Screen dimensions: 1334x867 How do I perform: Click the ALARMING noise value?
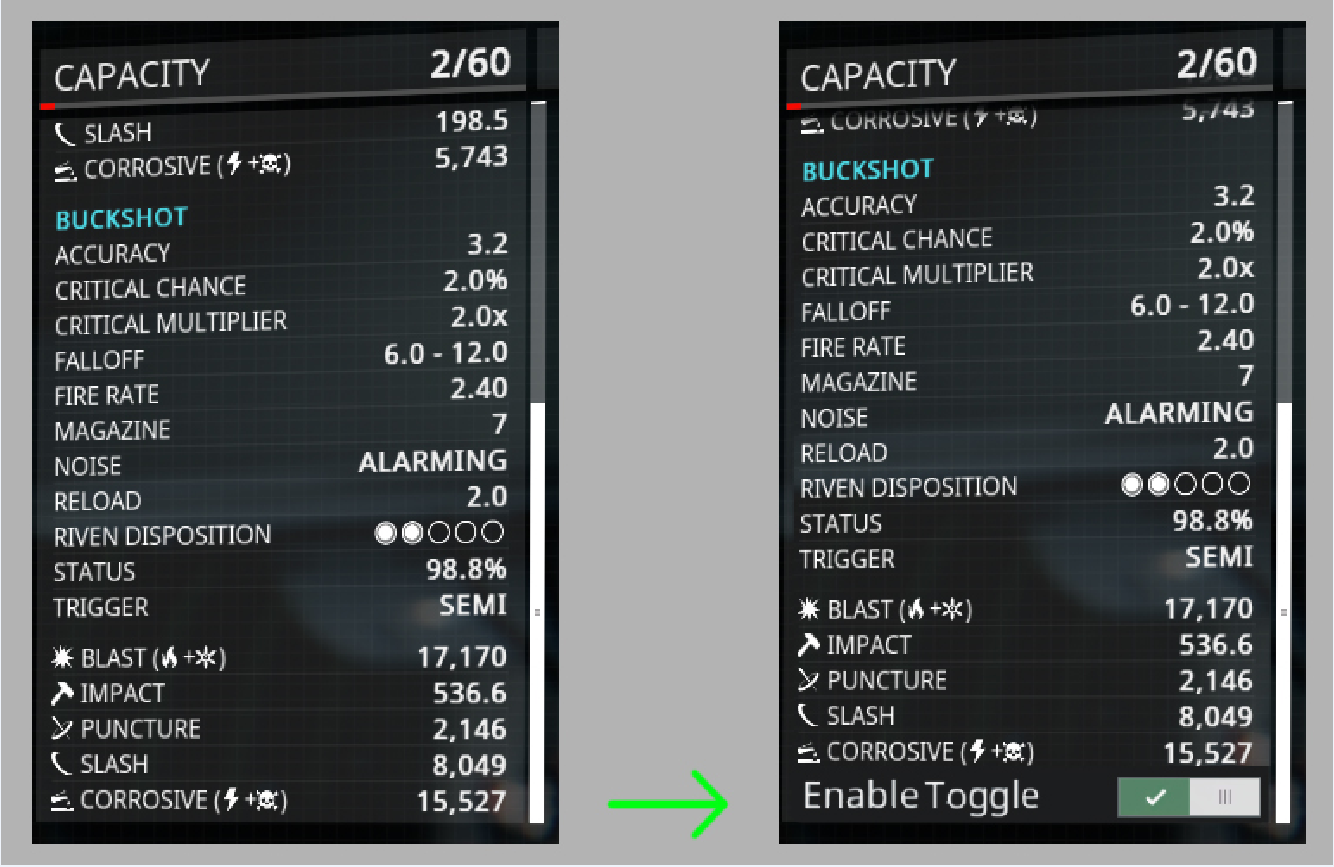[x=433, y=461]
